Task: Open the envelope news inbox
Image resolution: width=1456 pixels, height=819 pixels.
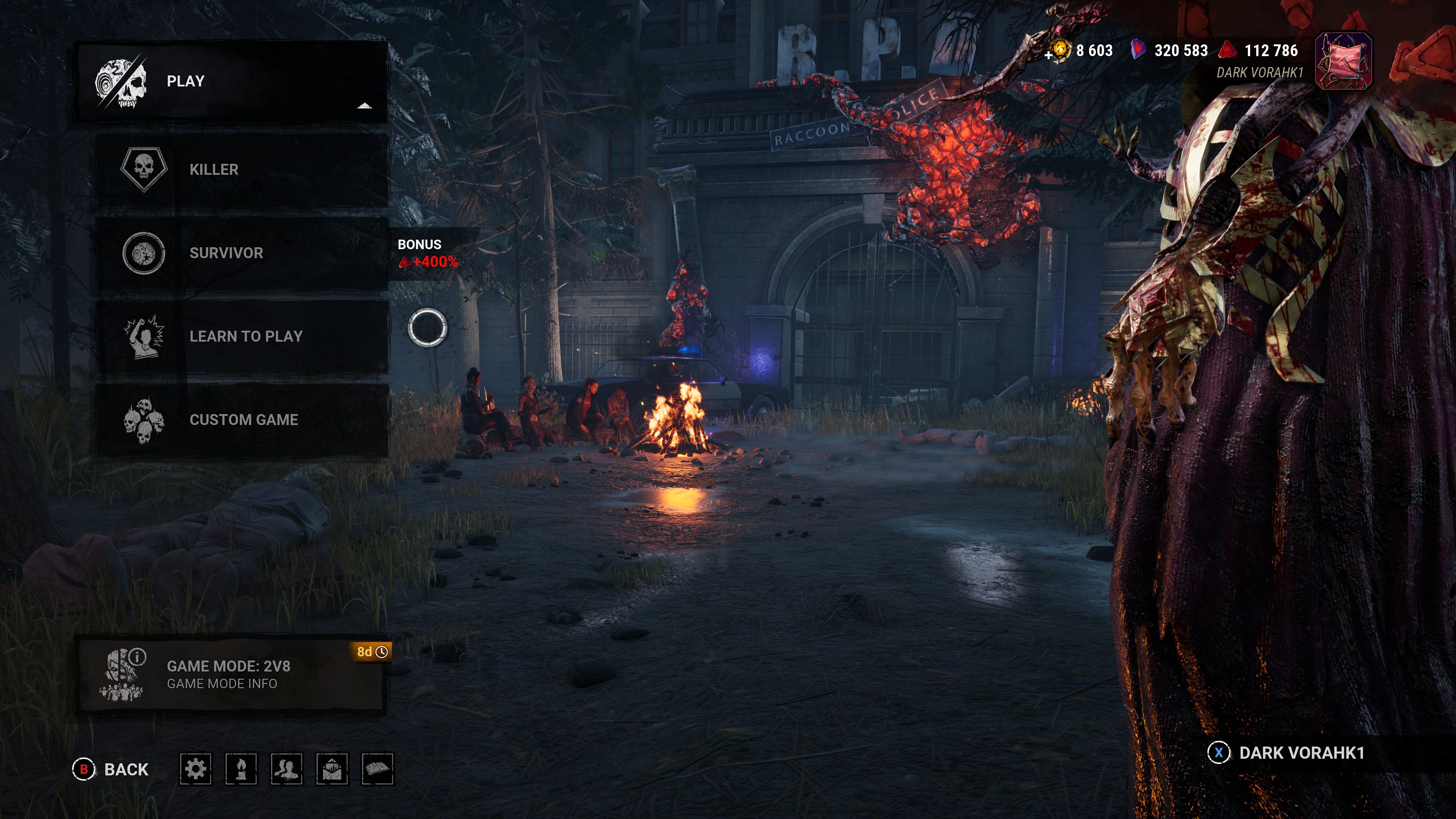Action: [332, 769]
